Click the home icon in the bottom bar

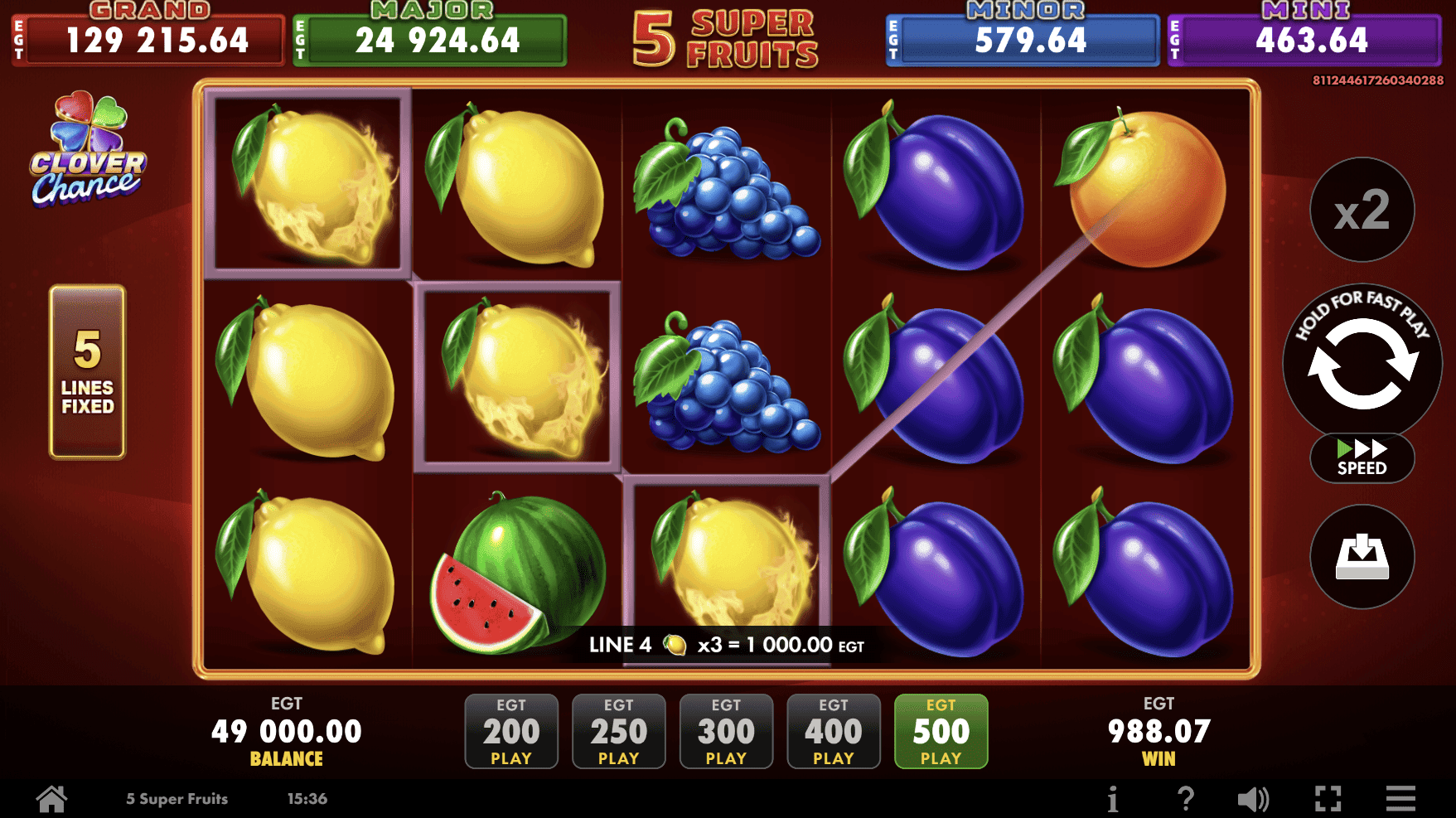click(51, 797)
